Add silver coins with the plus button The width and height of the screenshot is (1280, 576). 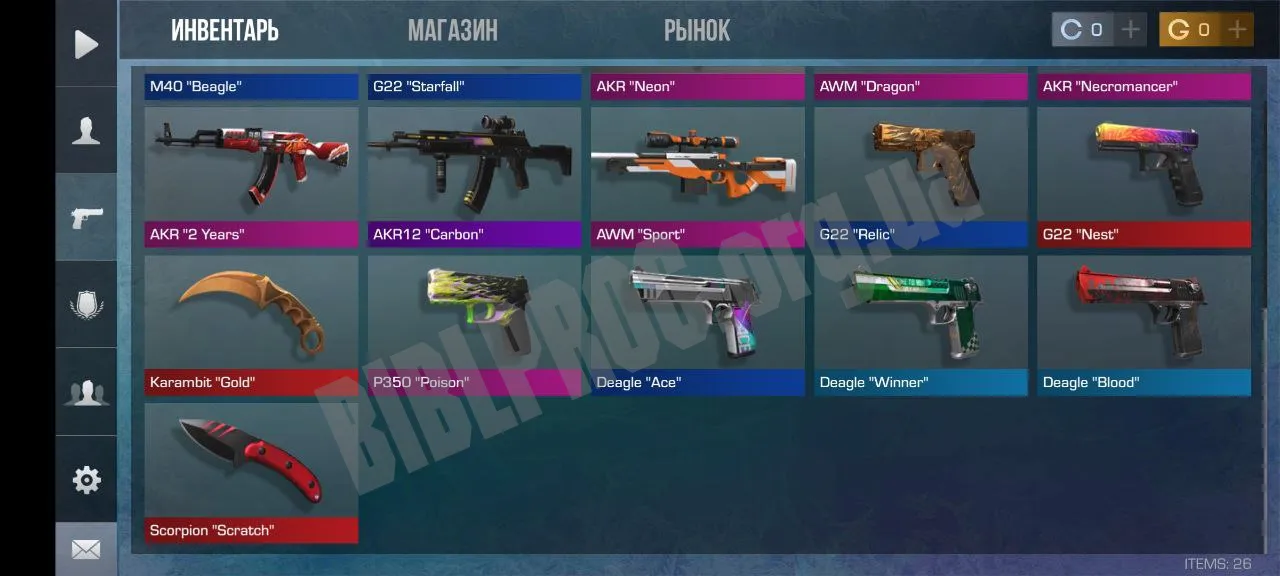1130,30
